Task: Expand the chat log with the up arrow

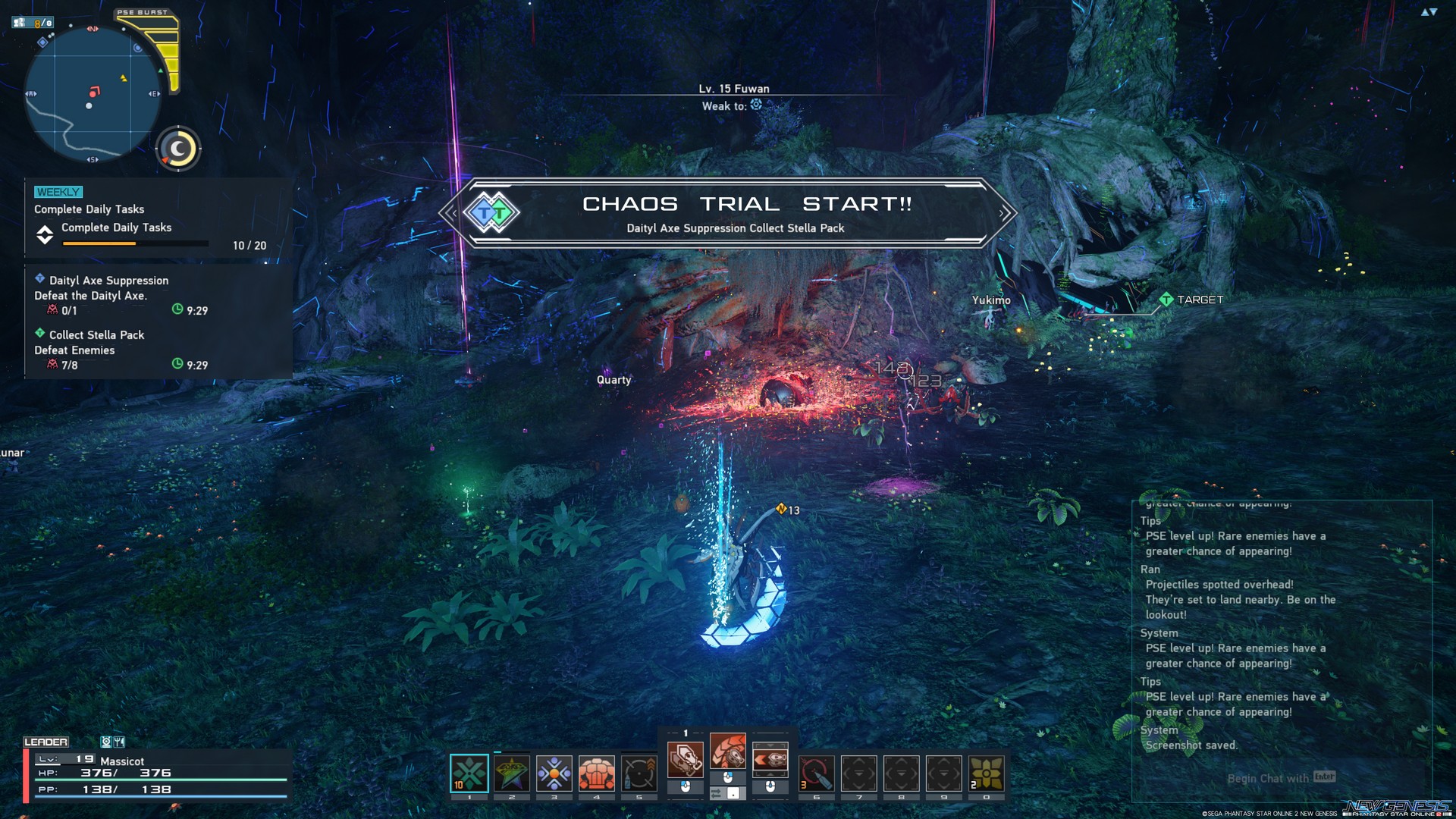Action: [1423, 12]
